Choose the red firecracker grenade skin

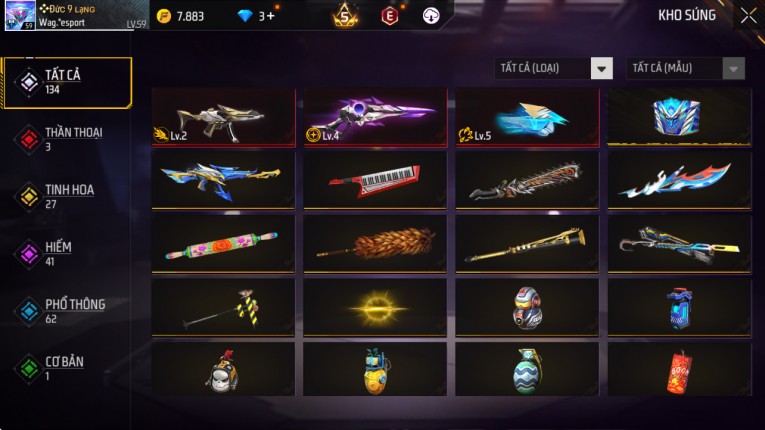[x=679, y=369]
